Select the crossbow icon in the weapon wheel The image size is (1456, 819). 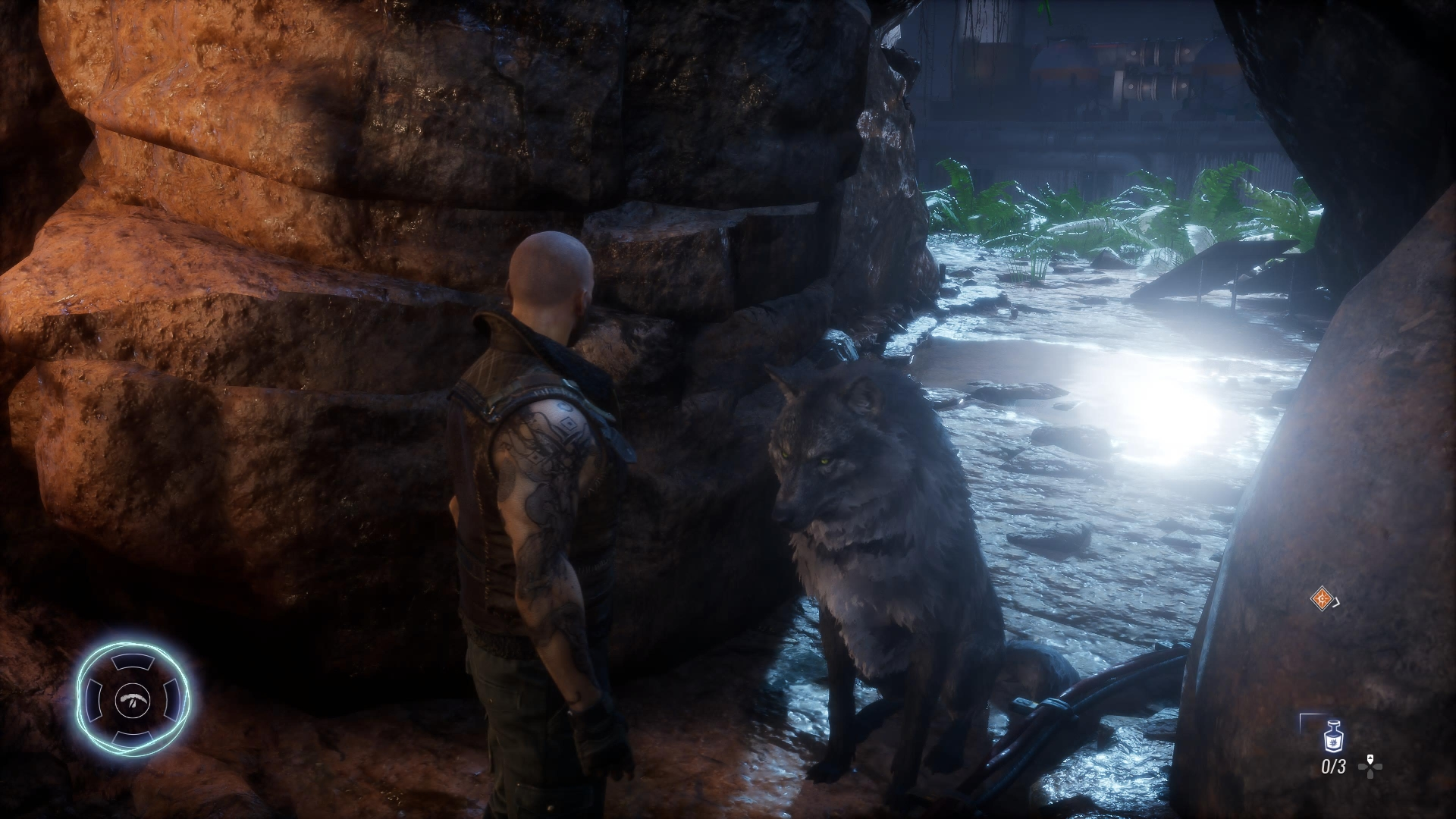click(133, 698)
